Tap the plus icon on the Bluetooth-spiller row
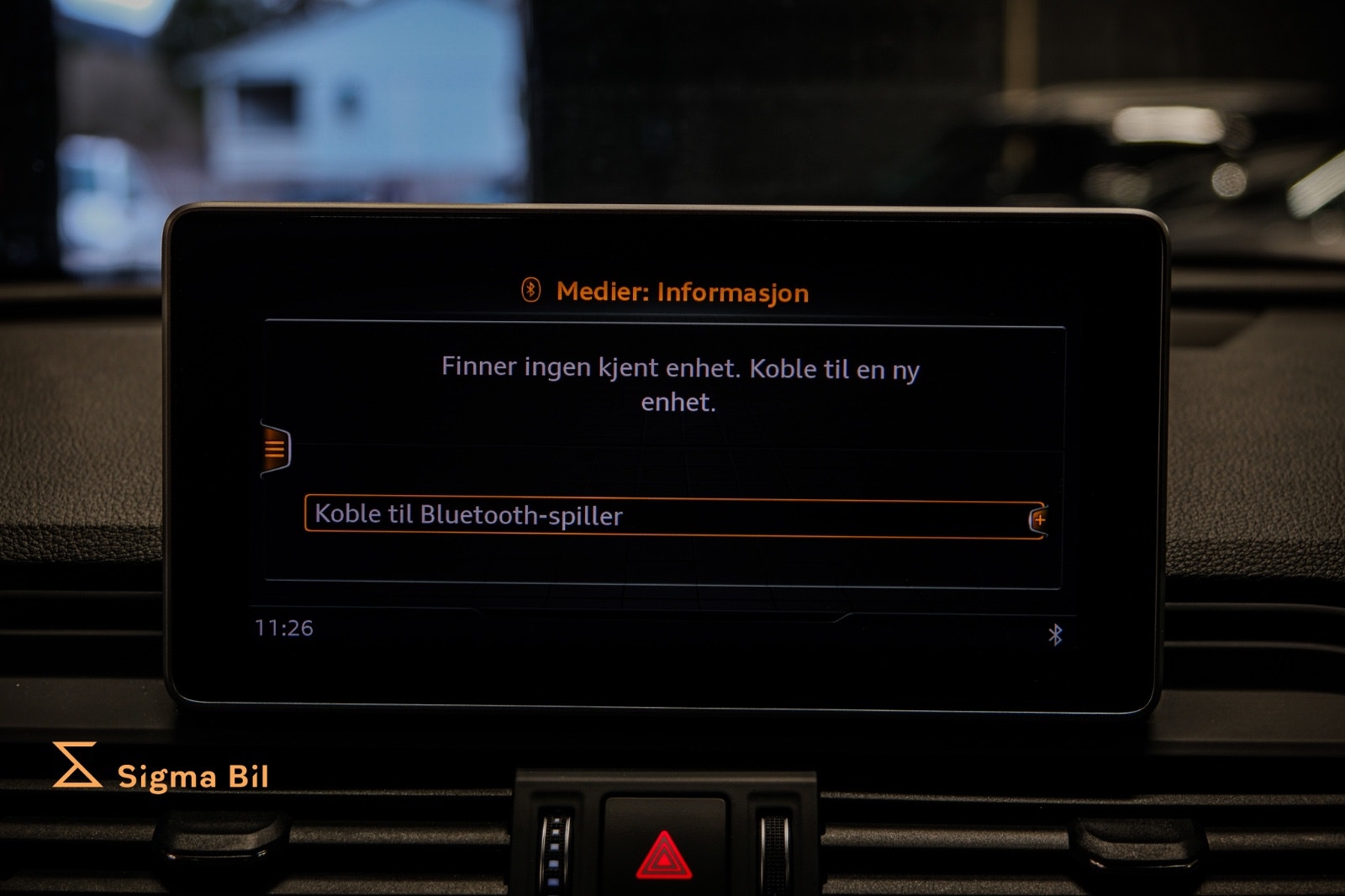This screenshot has height=896, width=1345. (x=1040, y=519)
